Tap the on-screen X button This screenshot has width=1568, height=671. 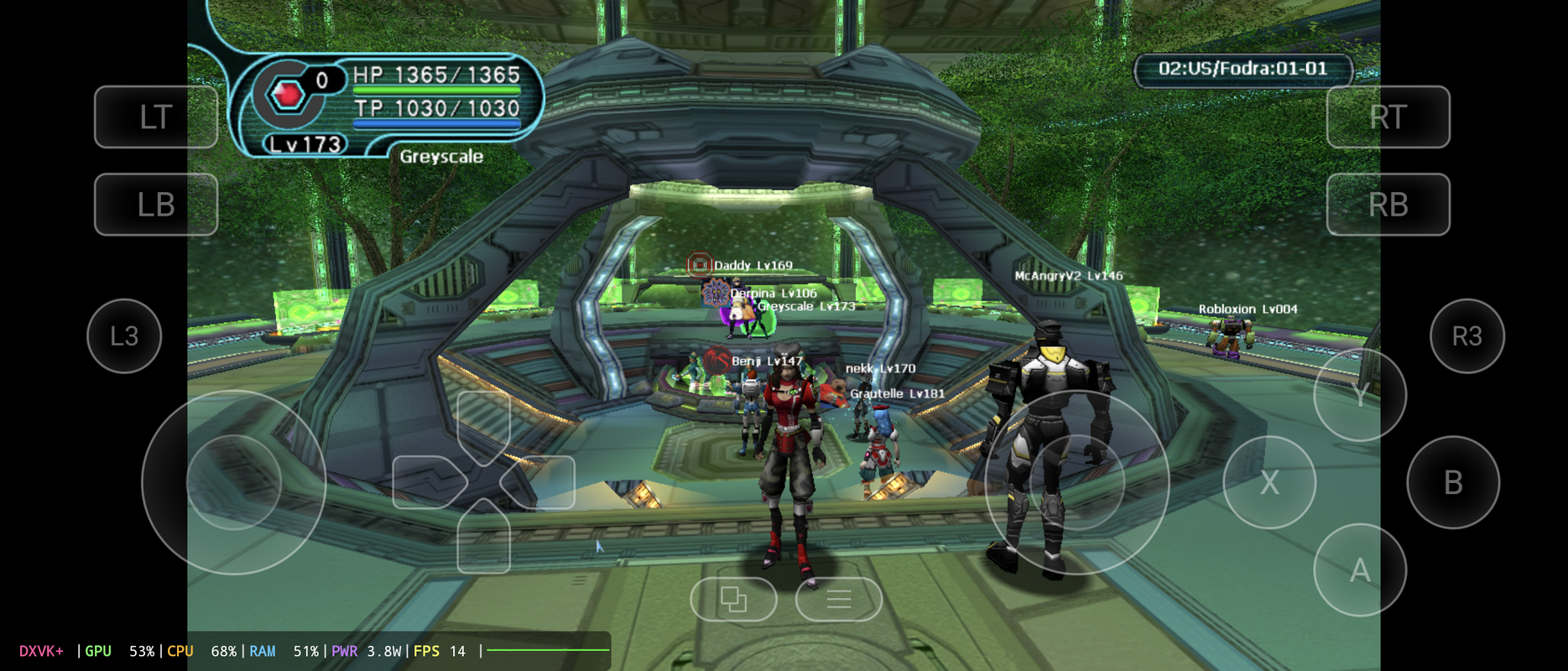[1268, 482]
